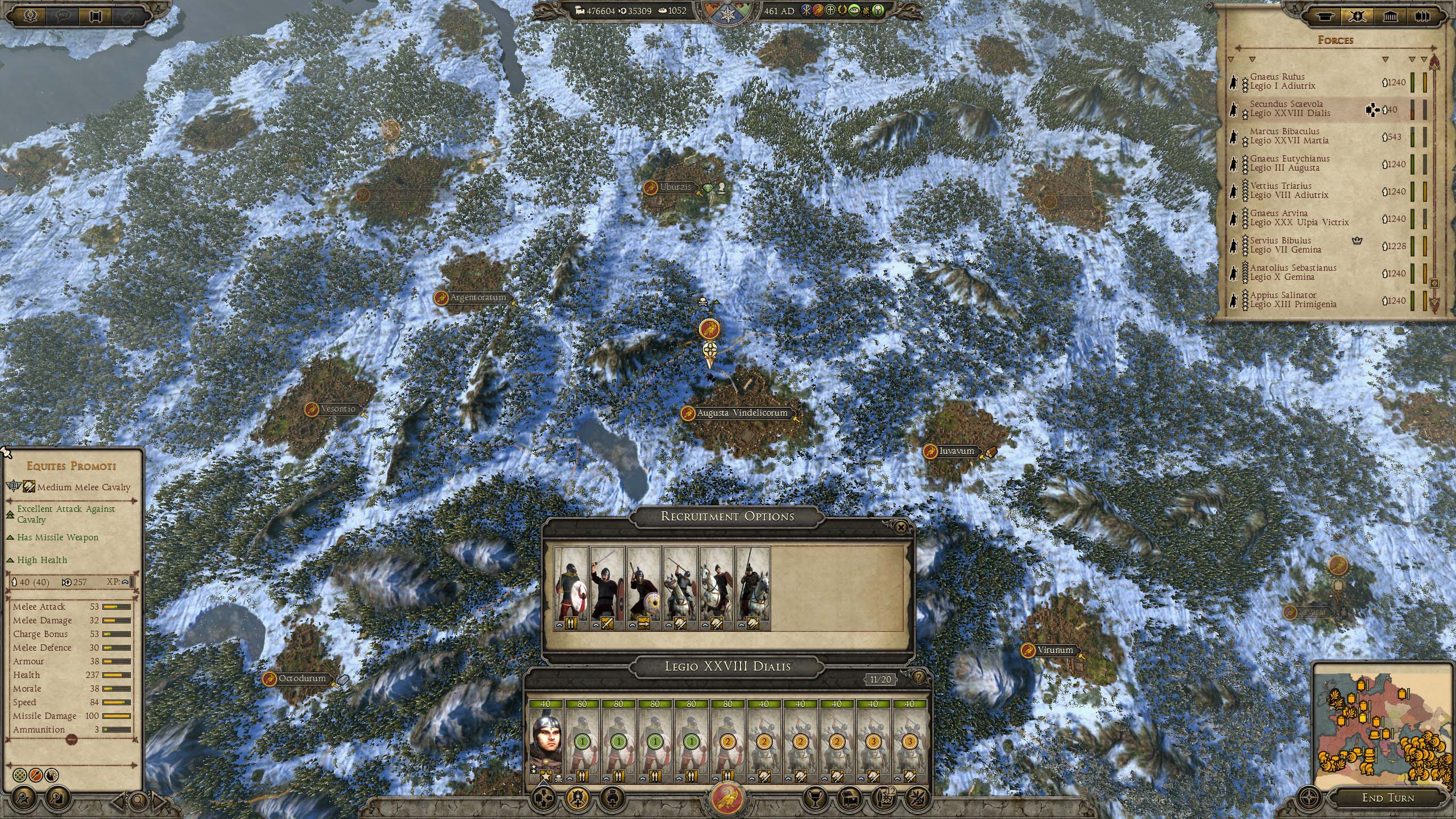Image resolution: width=1456 pixels, height=819 pixels.
Task: Open the army help question mark
Action: click(919, 677)
